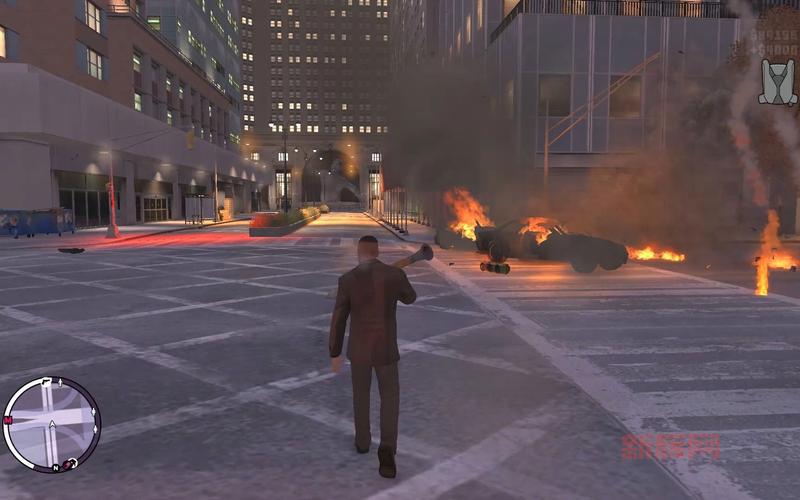800x500 pixels.
Task: Select the parachute icon in the HUD
Action: coord(777,82)
